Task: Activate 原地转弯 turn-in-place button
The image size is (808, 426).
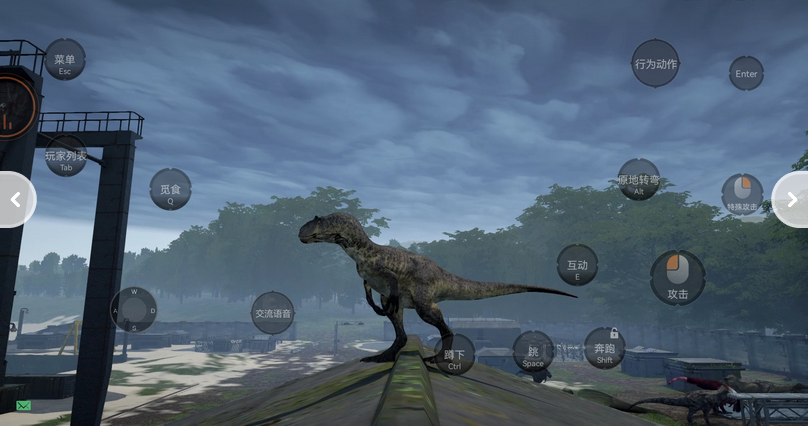Action: pos(638,180)
